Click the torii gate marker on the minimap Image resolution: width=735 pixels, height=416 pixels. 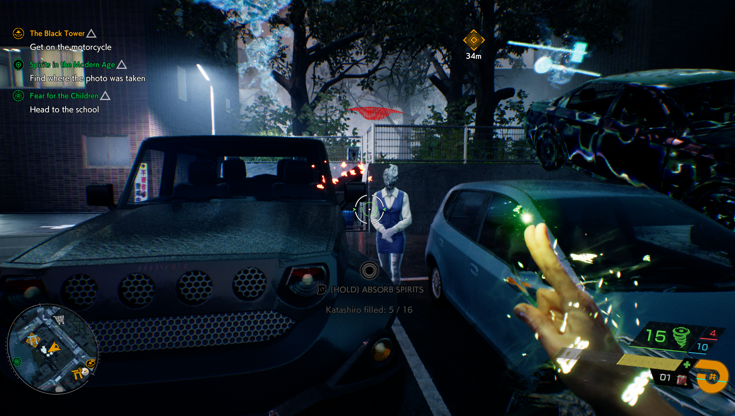tap(77, 374)
